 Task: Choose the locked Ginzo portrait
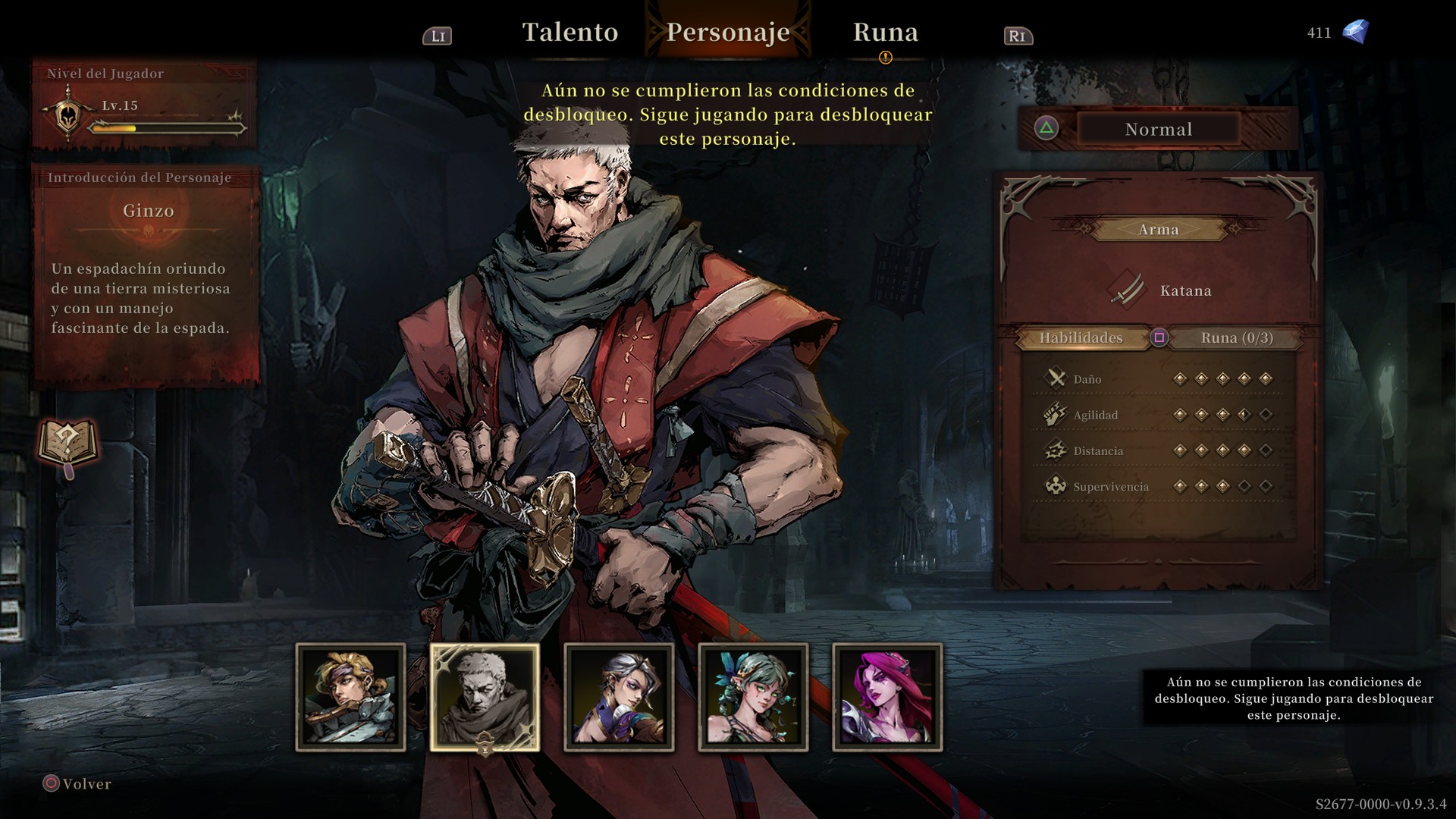pyautogui.click(x=485, y=697)
